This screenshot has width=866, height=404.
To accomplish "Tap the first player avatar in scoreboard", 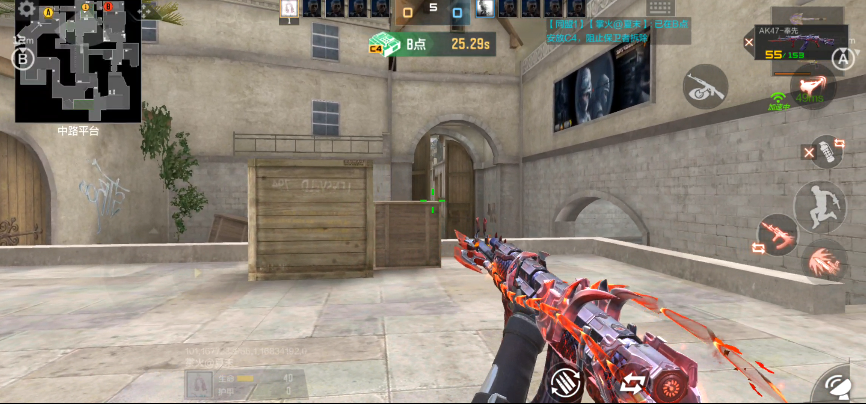I will pos(288,10).
